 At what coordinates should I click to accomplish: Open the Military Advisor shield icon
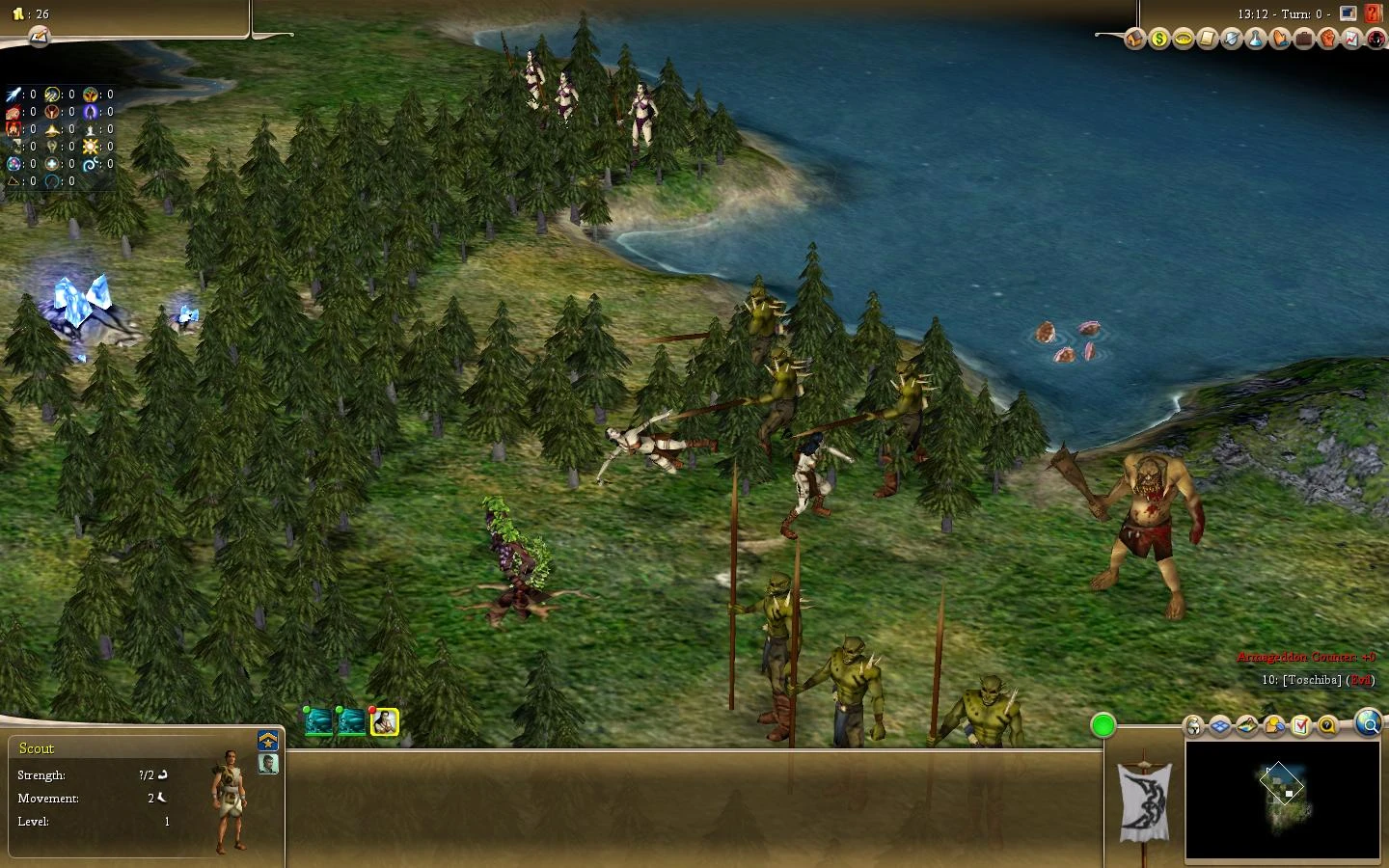pyautogui.click(x=1232, y=39)
